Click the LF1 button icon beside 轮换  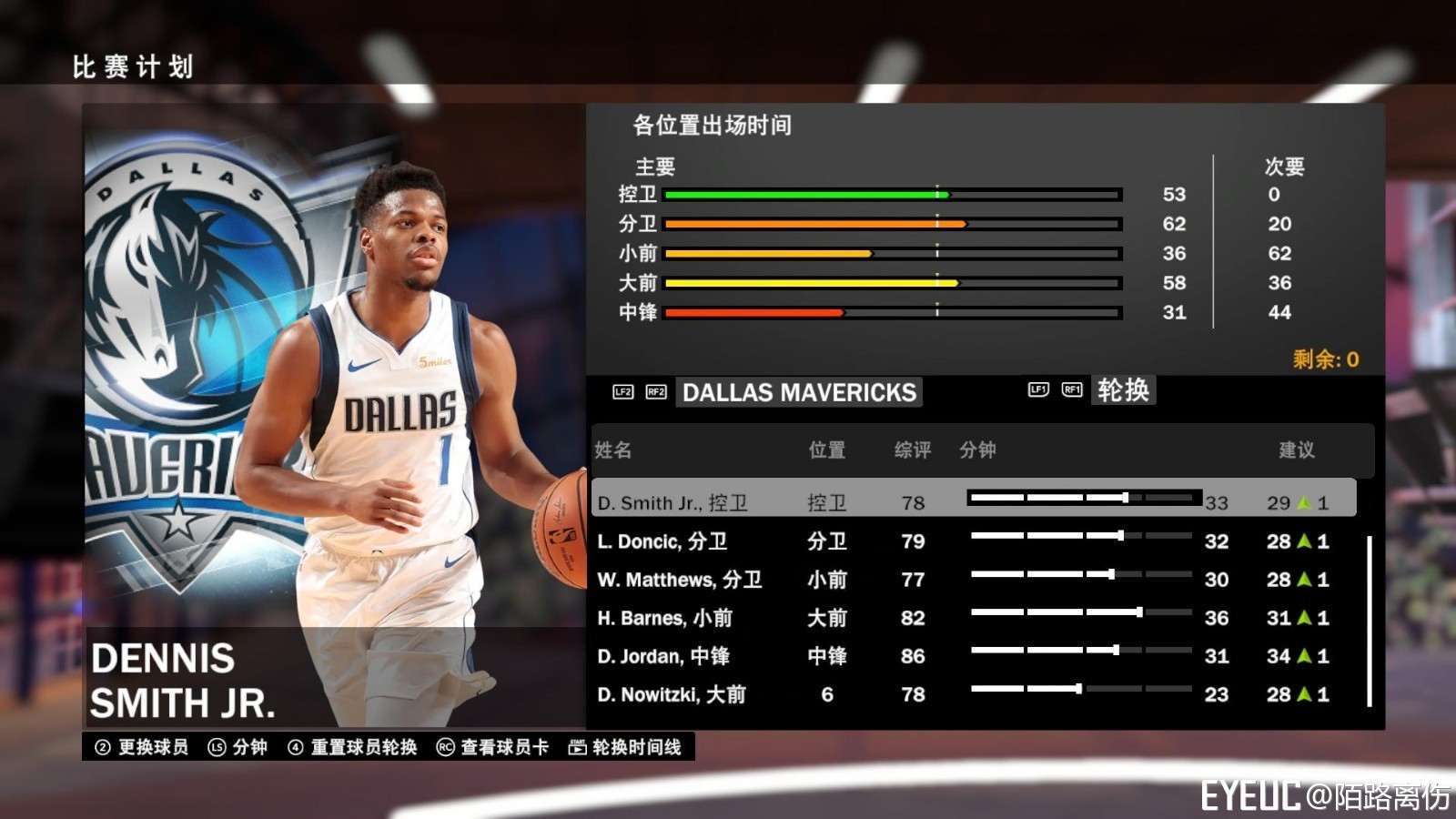click(x=1040, y=389)
